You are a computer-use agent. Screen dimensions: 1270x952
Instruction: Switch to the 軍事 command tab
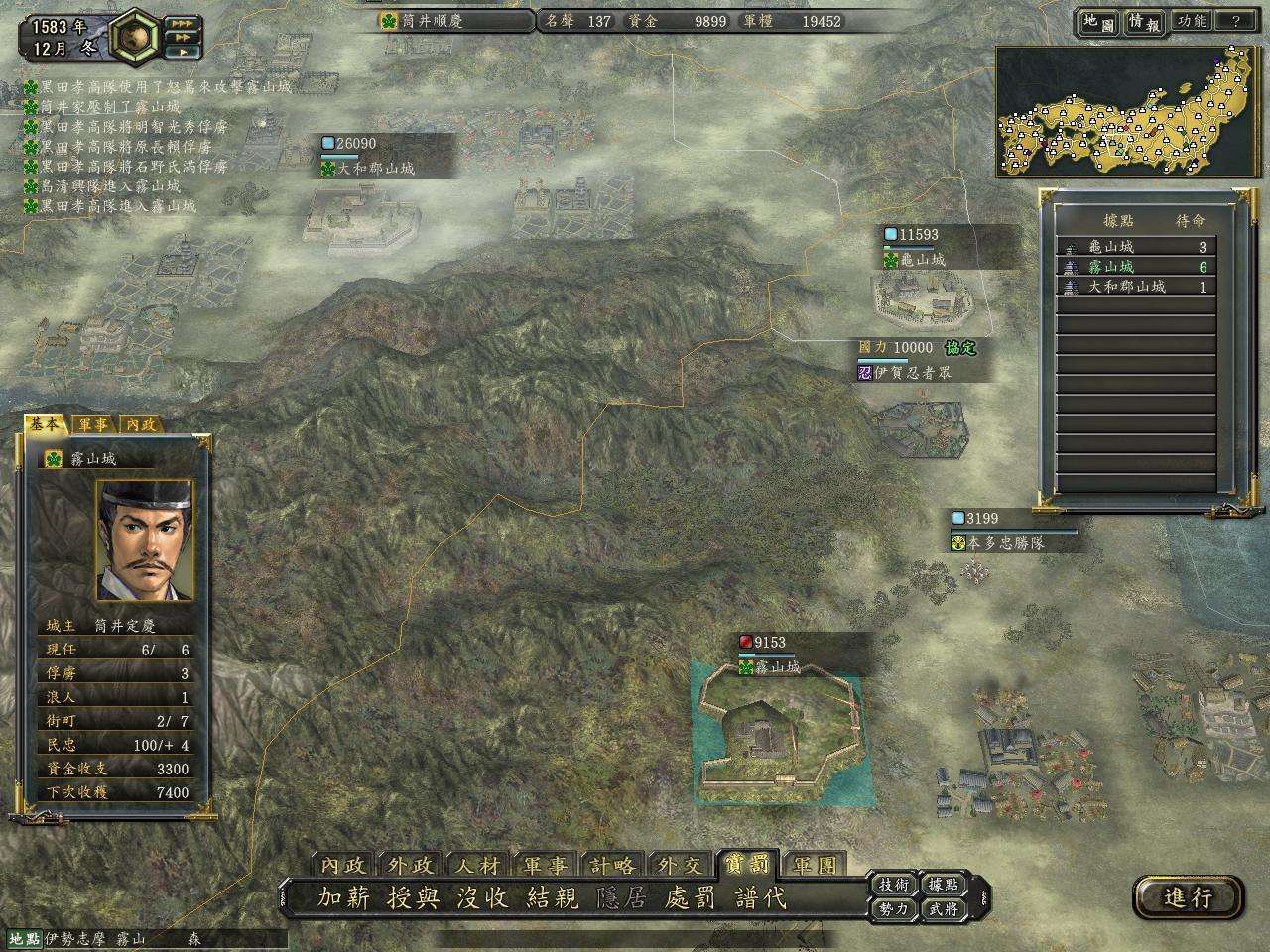click(x=546, y=865)
